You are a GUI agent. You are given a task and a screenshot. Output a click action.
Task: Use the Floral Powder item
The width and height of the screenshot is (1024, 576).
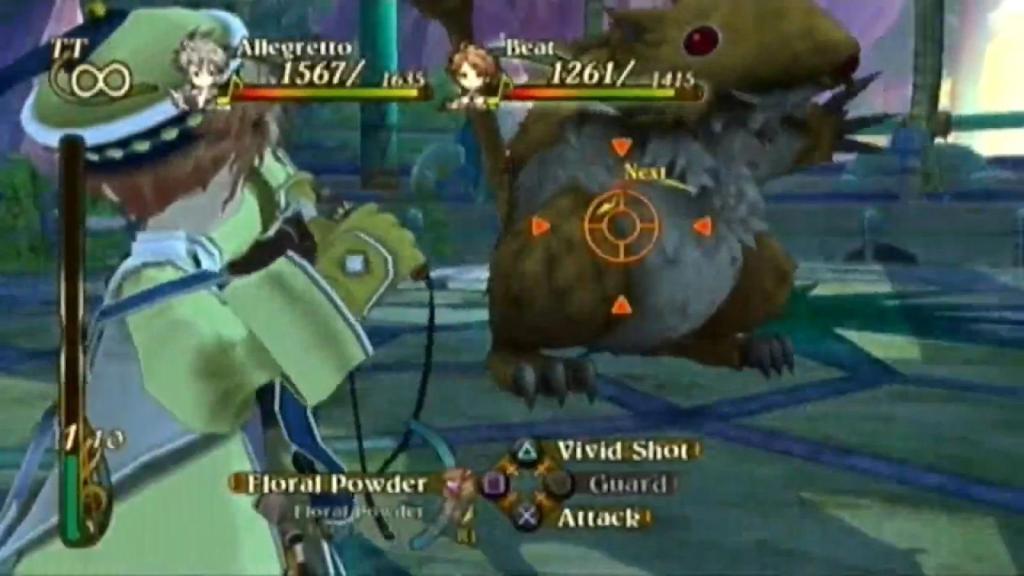coord(330,484)
